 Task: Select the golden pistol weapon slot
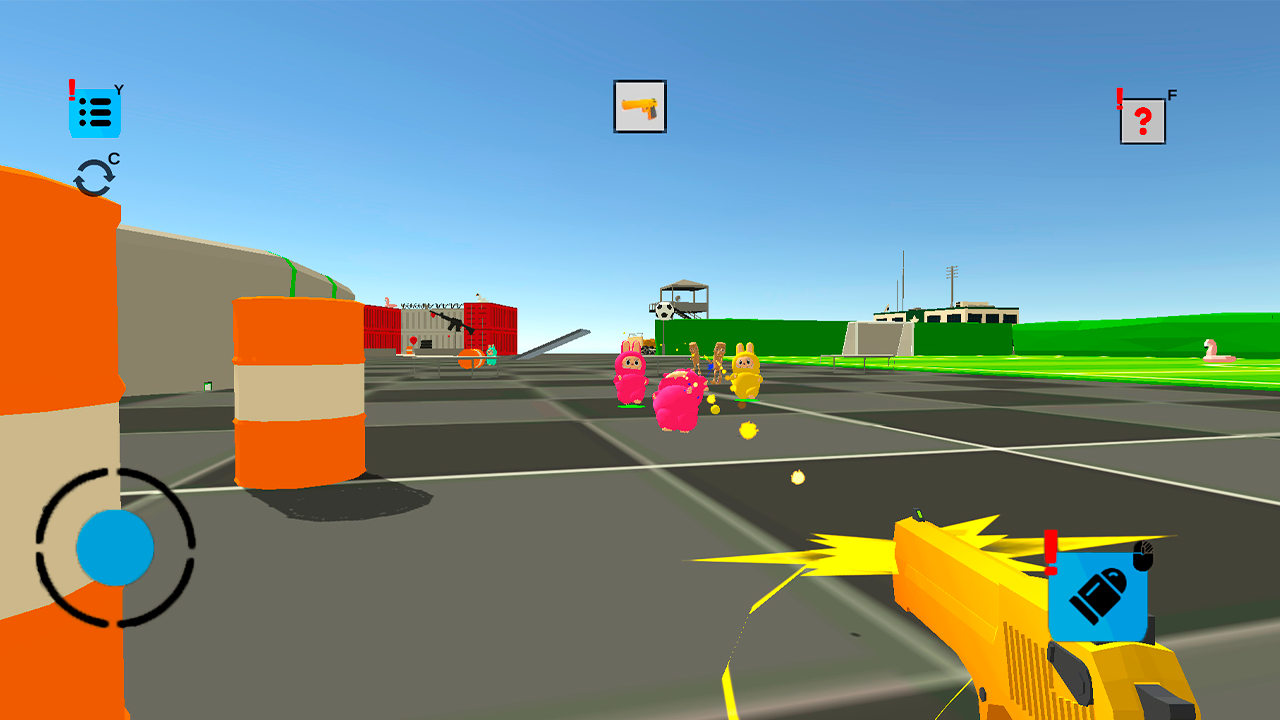(639, 107)
